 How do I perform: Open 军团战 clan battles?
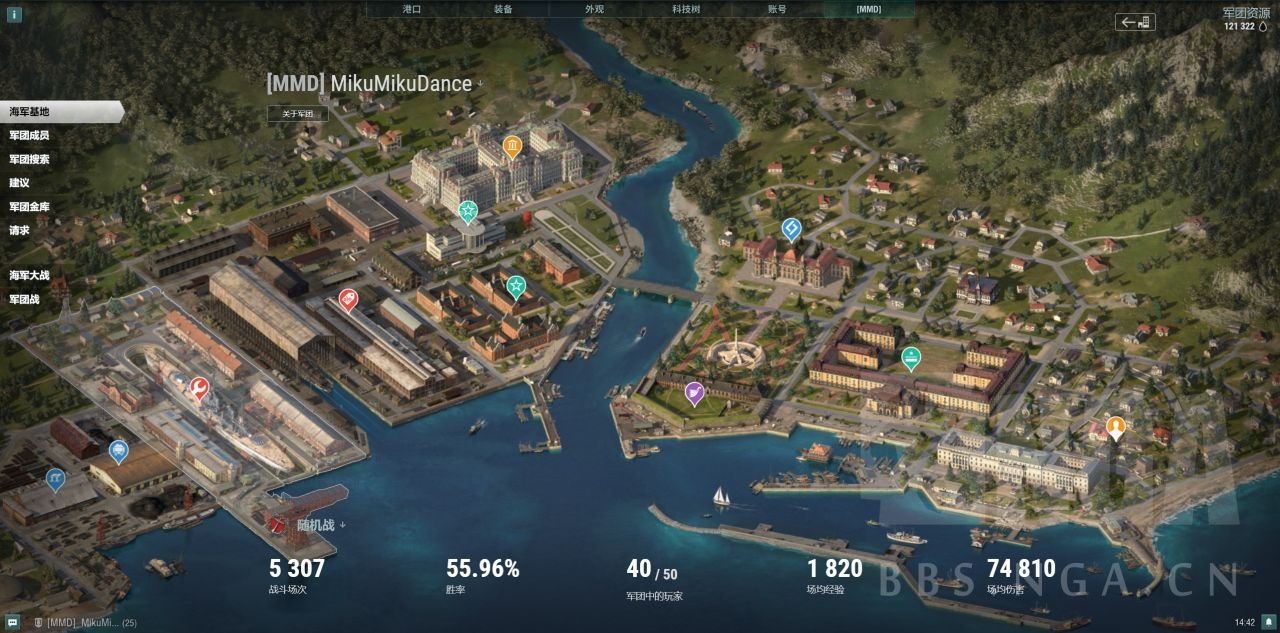[25, 299]
